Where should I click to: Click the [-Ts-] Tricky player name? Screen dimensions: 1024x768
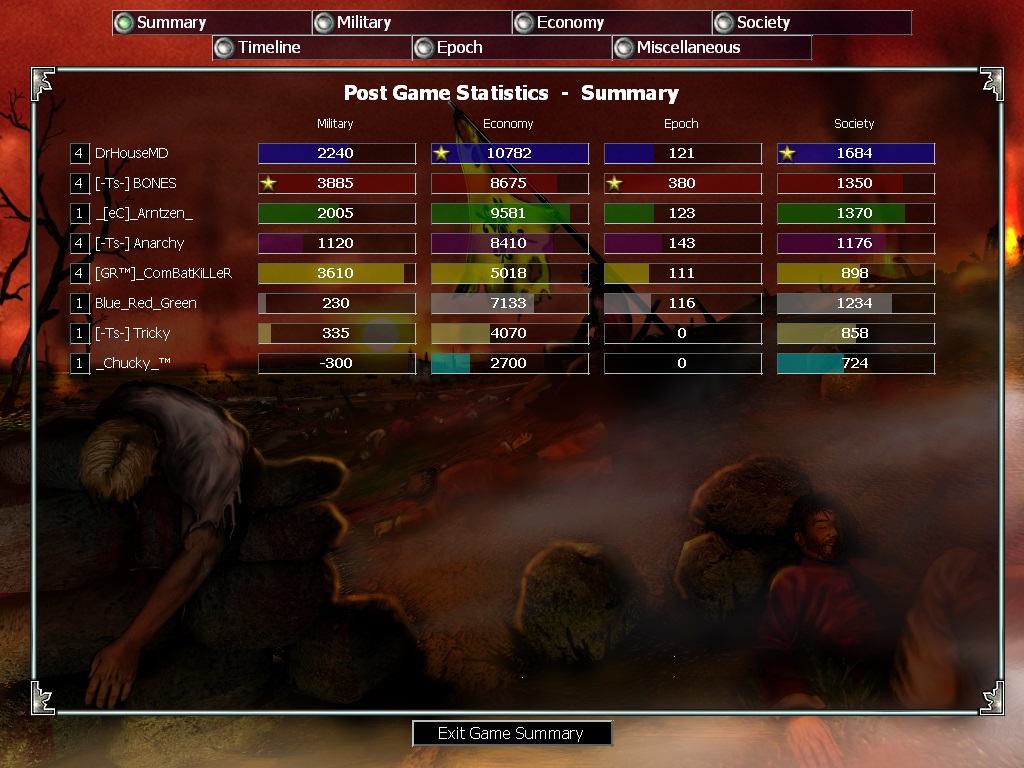click(132, 333)
